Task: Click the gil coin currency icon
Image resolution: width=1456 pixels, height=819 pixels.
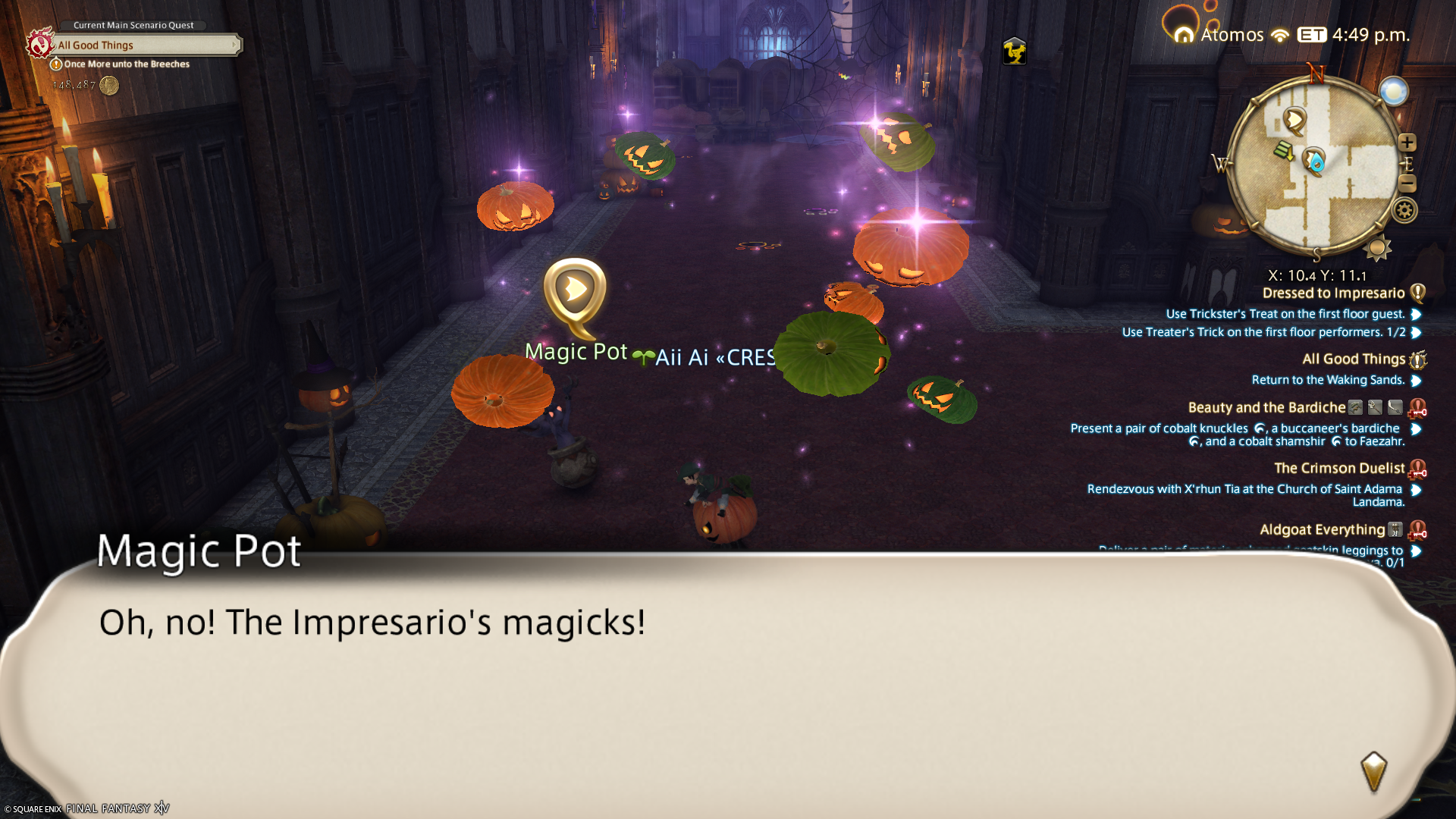Action: (109, 86)
